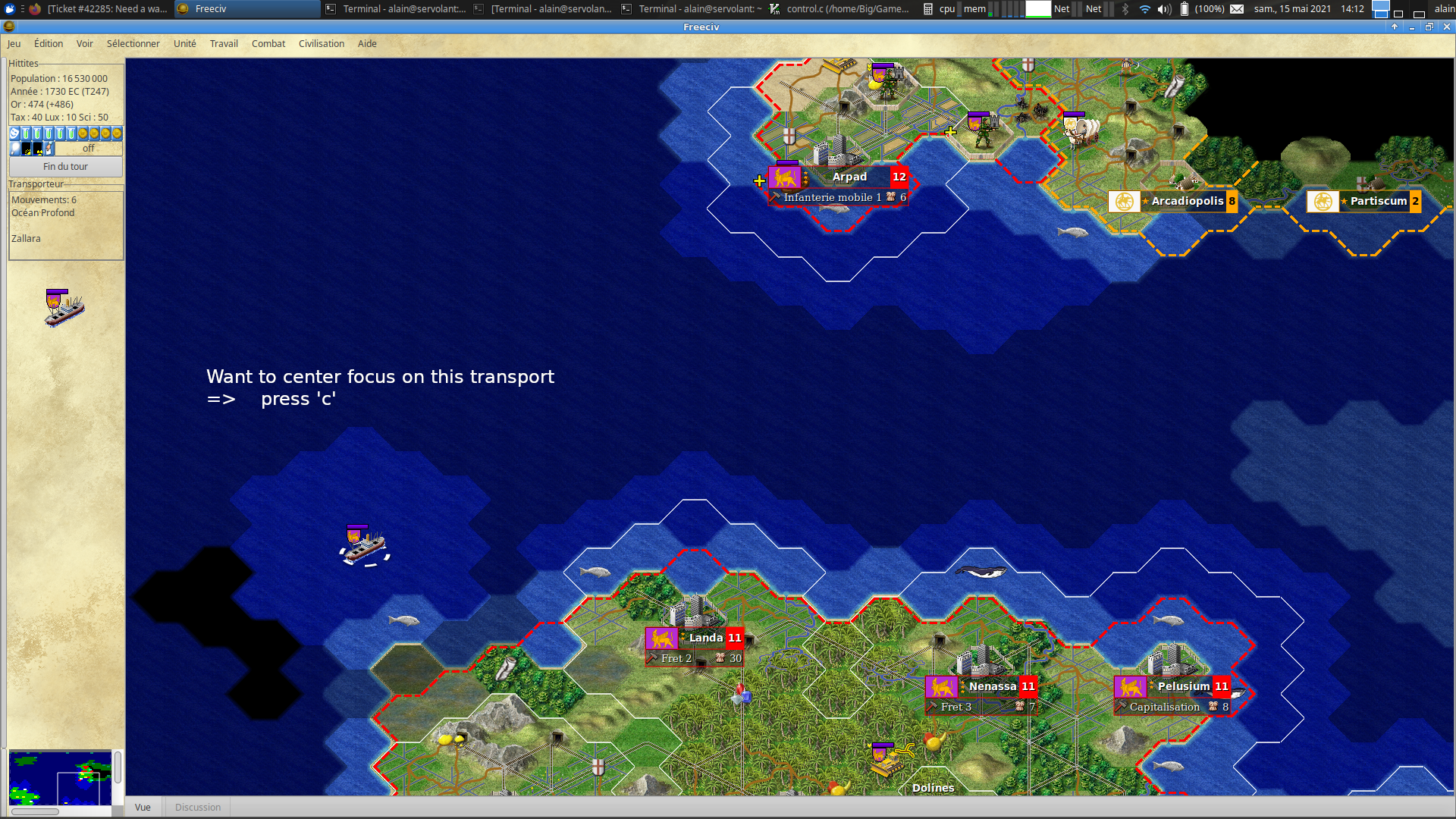The height and width of the screenshot is (819, 1456).
Task: Open the Combat menu
Action: point(268,44)
